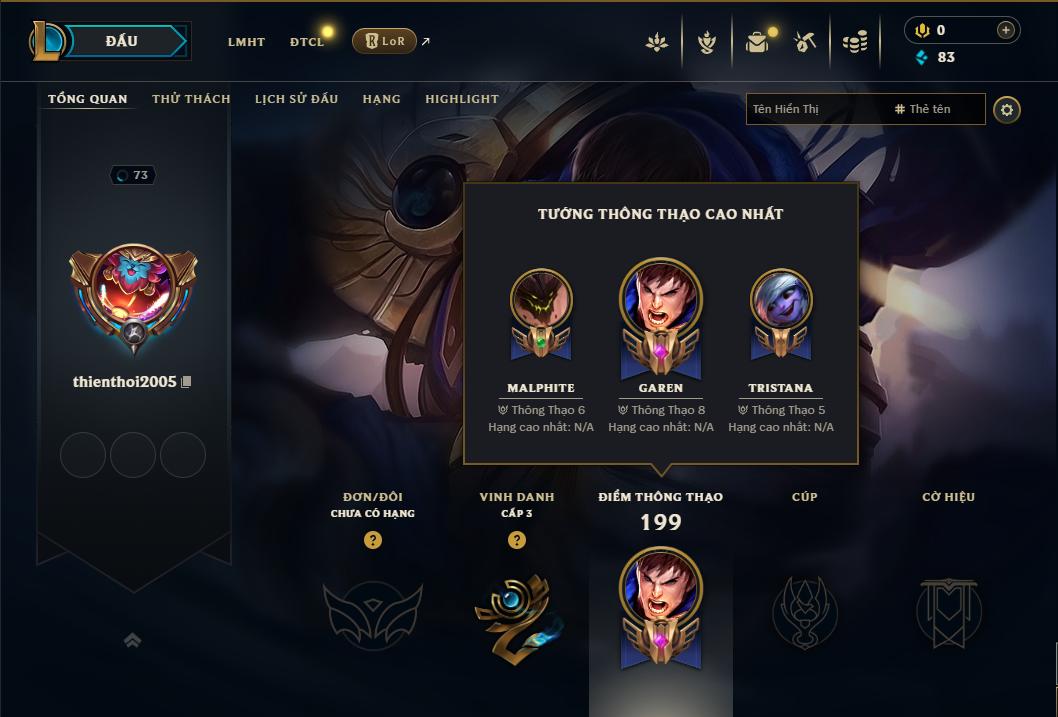1058x717 pixels.
Task: Click the Tên Hiển Thị search field
Action: pos(815,109)
